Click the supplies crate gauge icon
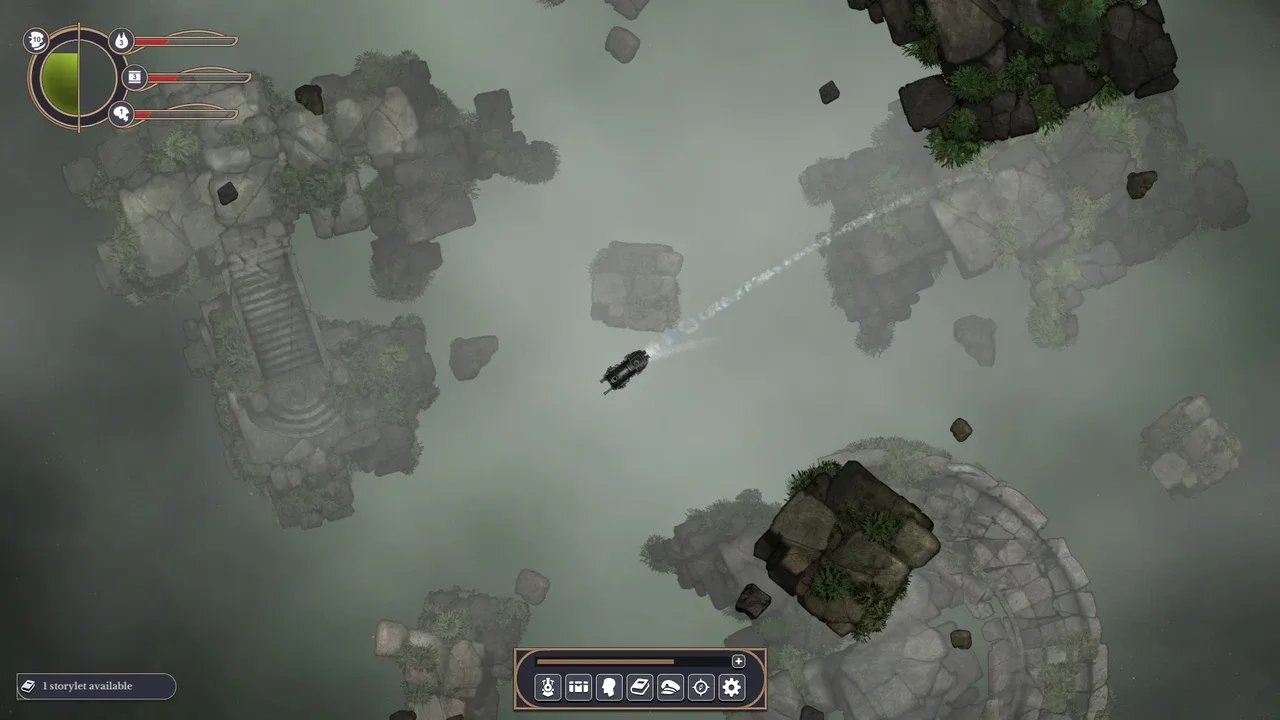1280x720 pixels. point(133,77)
